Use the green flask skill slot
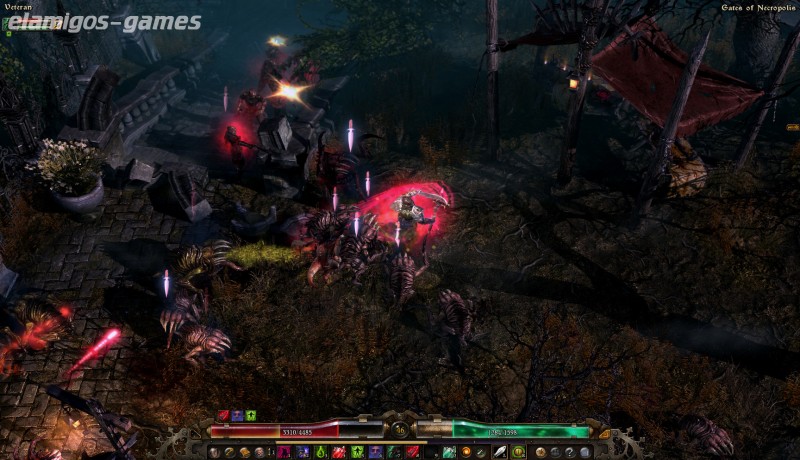The image size is (800, 460). (320, 452)
